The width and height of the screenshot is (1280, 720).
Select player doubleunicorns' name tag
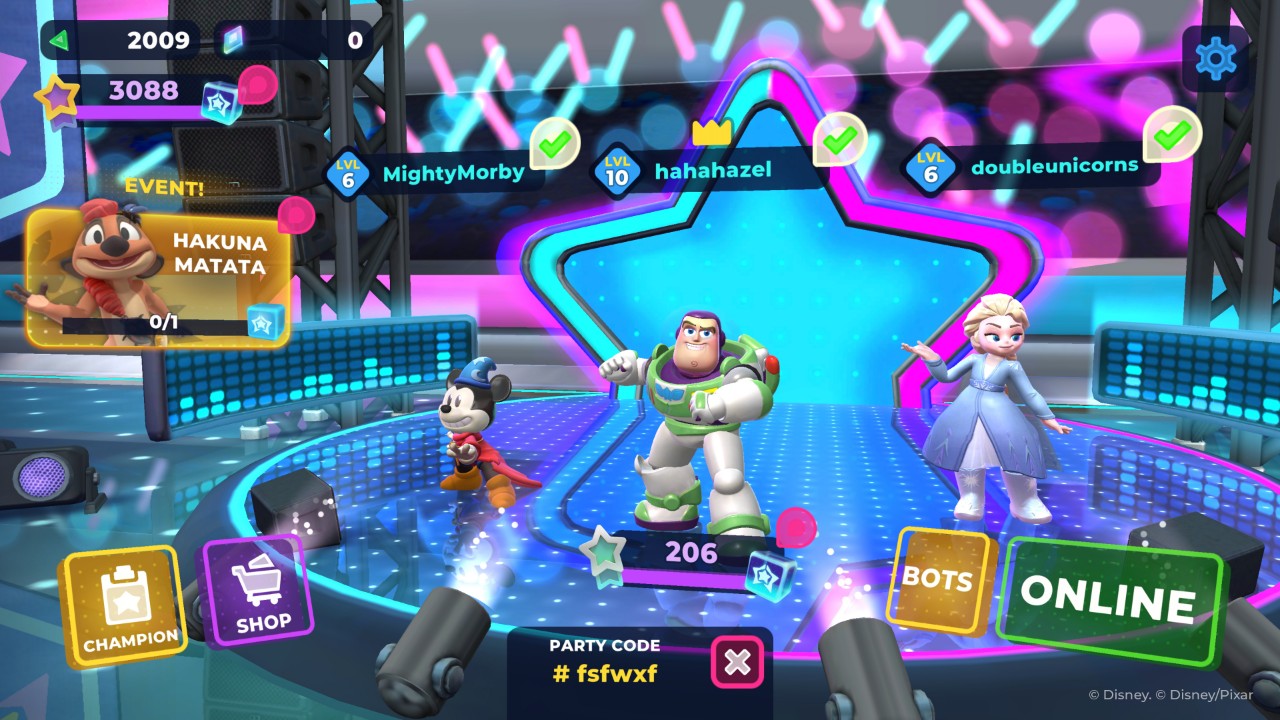1040,165
